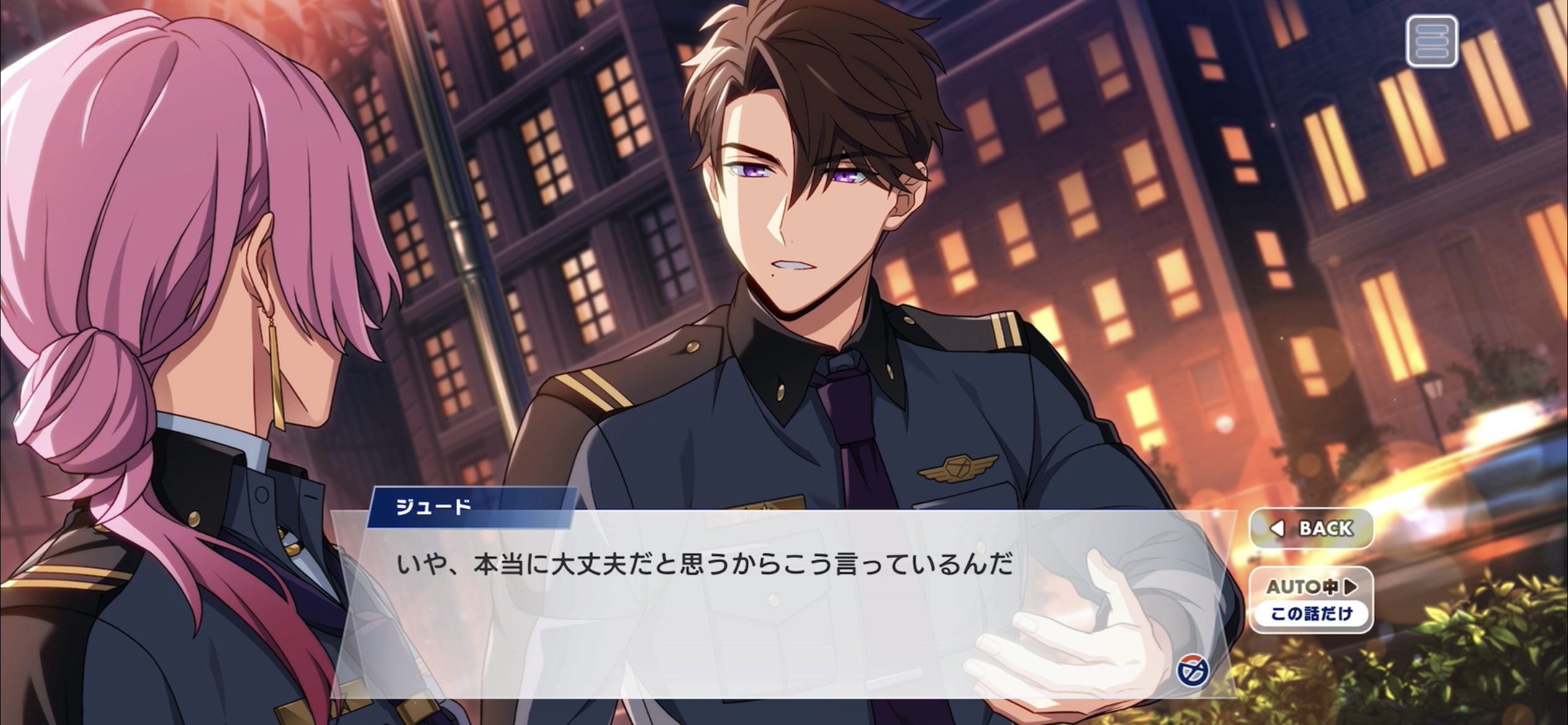Open the hamburger menu icon
This screenshot has width=1568, height=725.
[x=1432, y=42]
